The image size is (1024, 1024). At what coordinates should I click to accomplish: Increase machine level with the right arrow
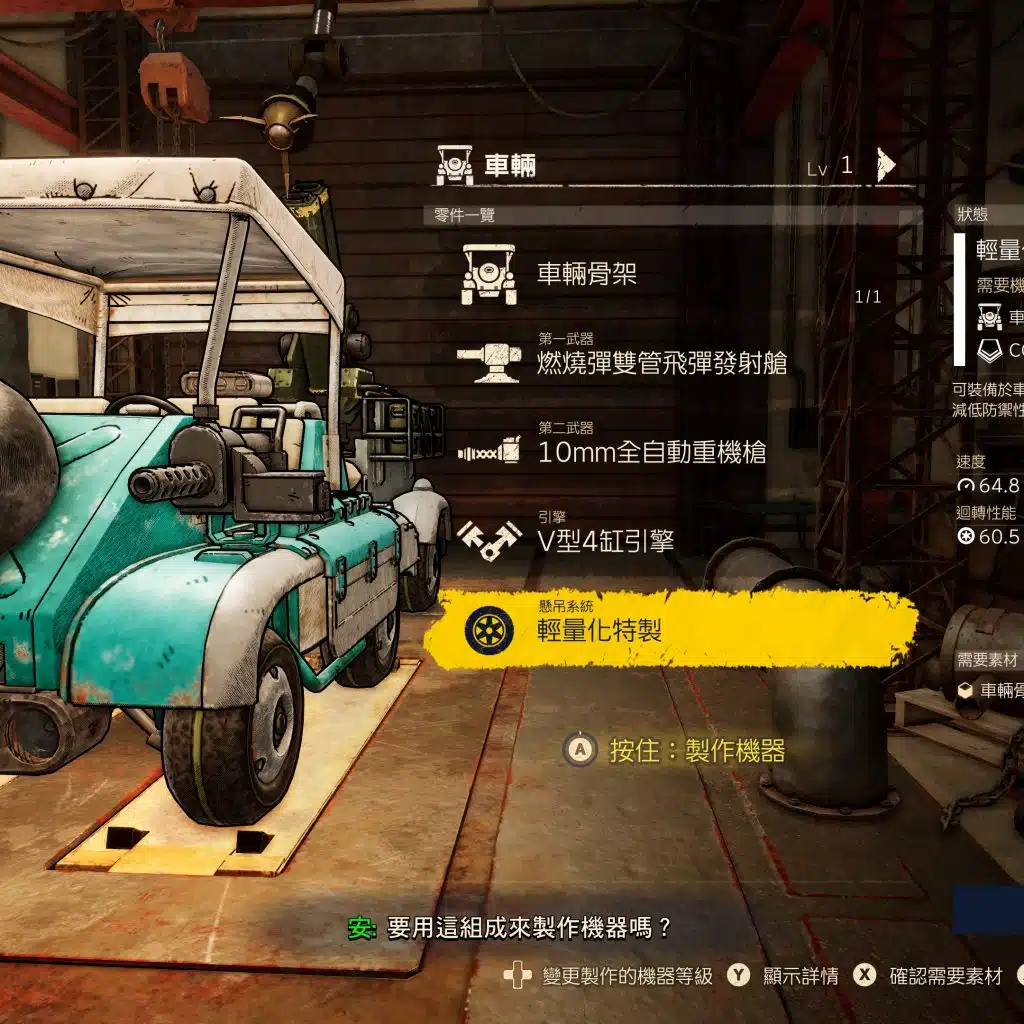click(x=884, y=165)
